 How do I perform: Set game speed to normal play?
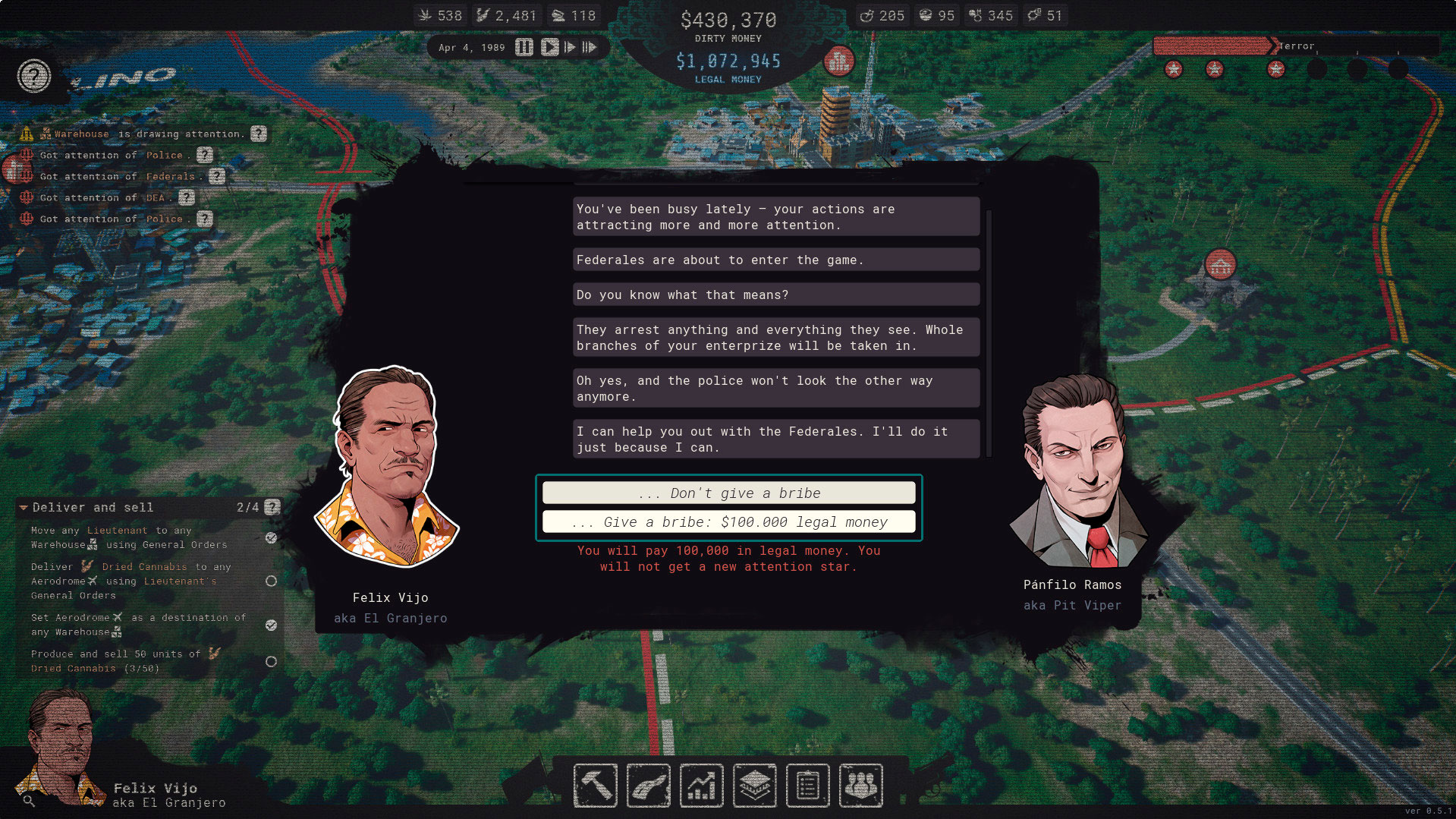pyautogui.click(x=549, y=47)
